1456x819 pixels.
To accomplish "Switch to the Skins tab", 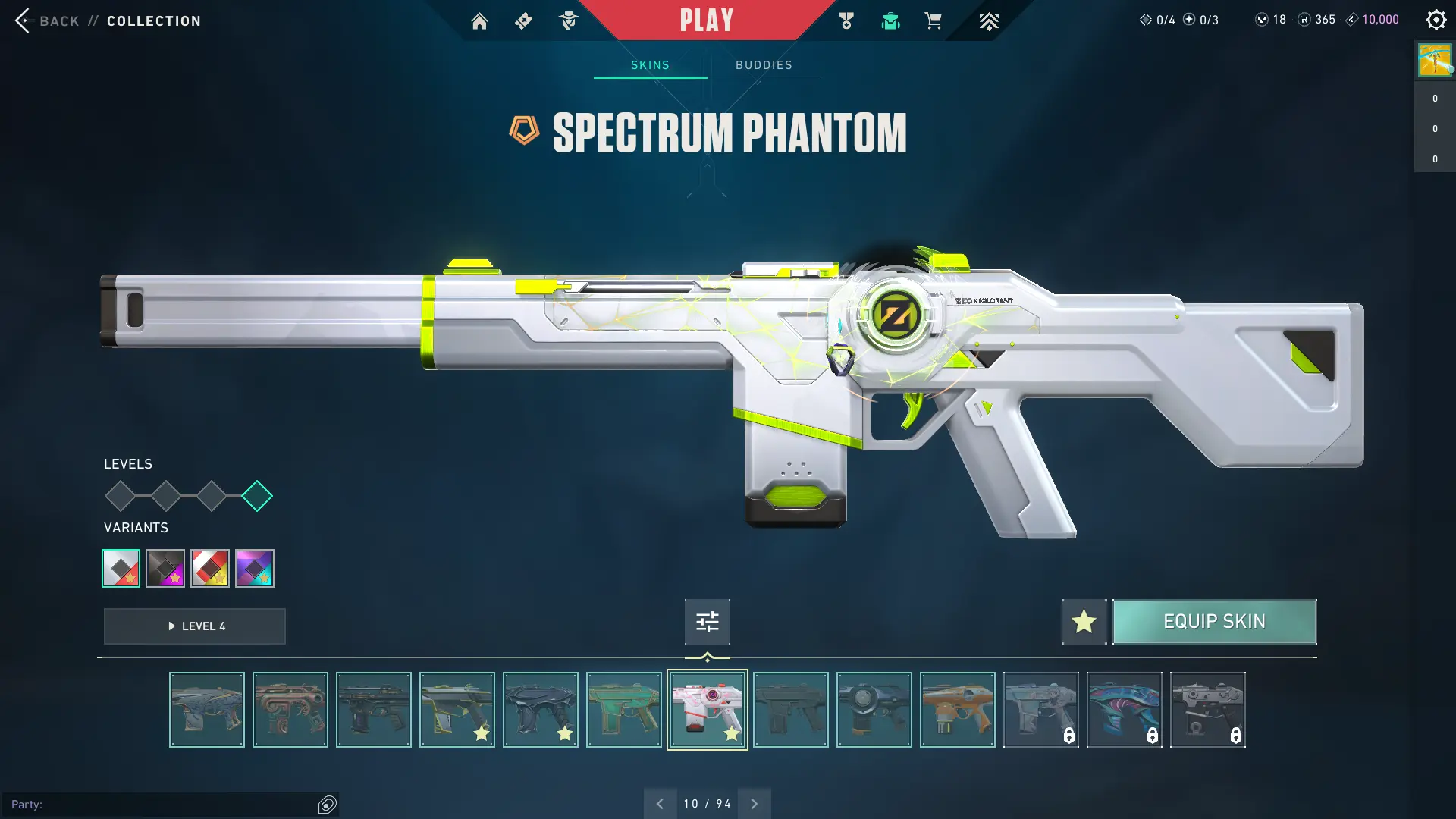I will tap(650, 65).
